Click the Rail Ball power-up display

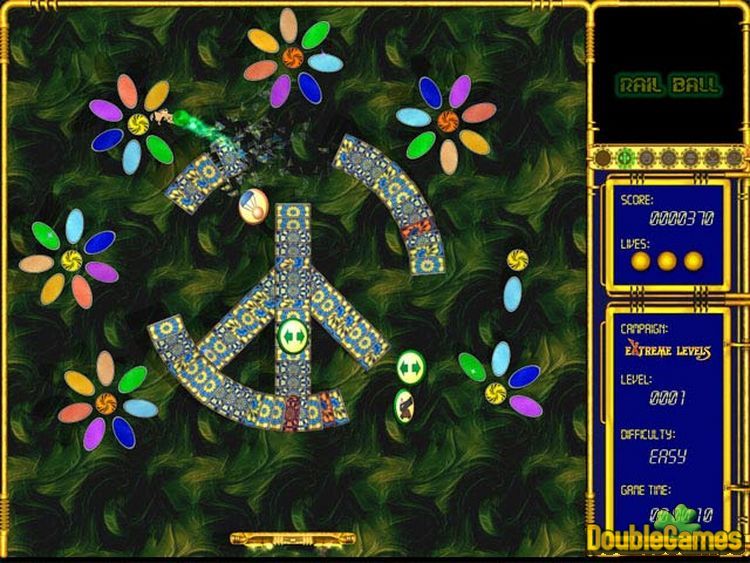click(x=667, y=85)
